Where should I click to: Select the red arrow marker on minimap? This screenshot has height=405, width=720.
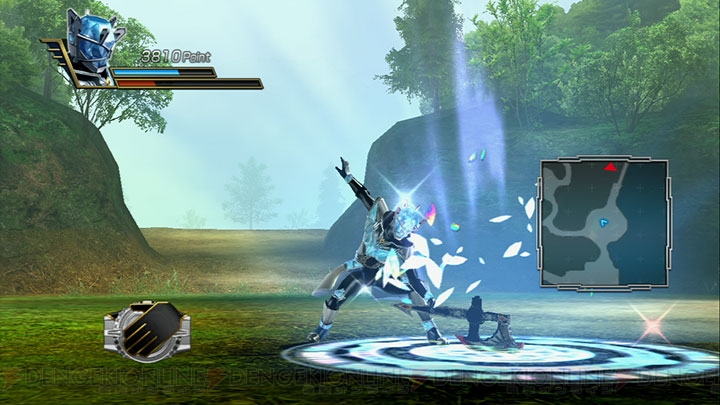609,166
